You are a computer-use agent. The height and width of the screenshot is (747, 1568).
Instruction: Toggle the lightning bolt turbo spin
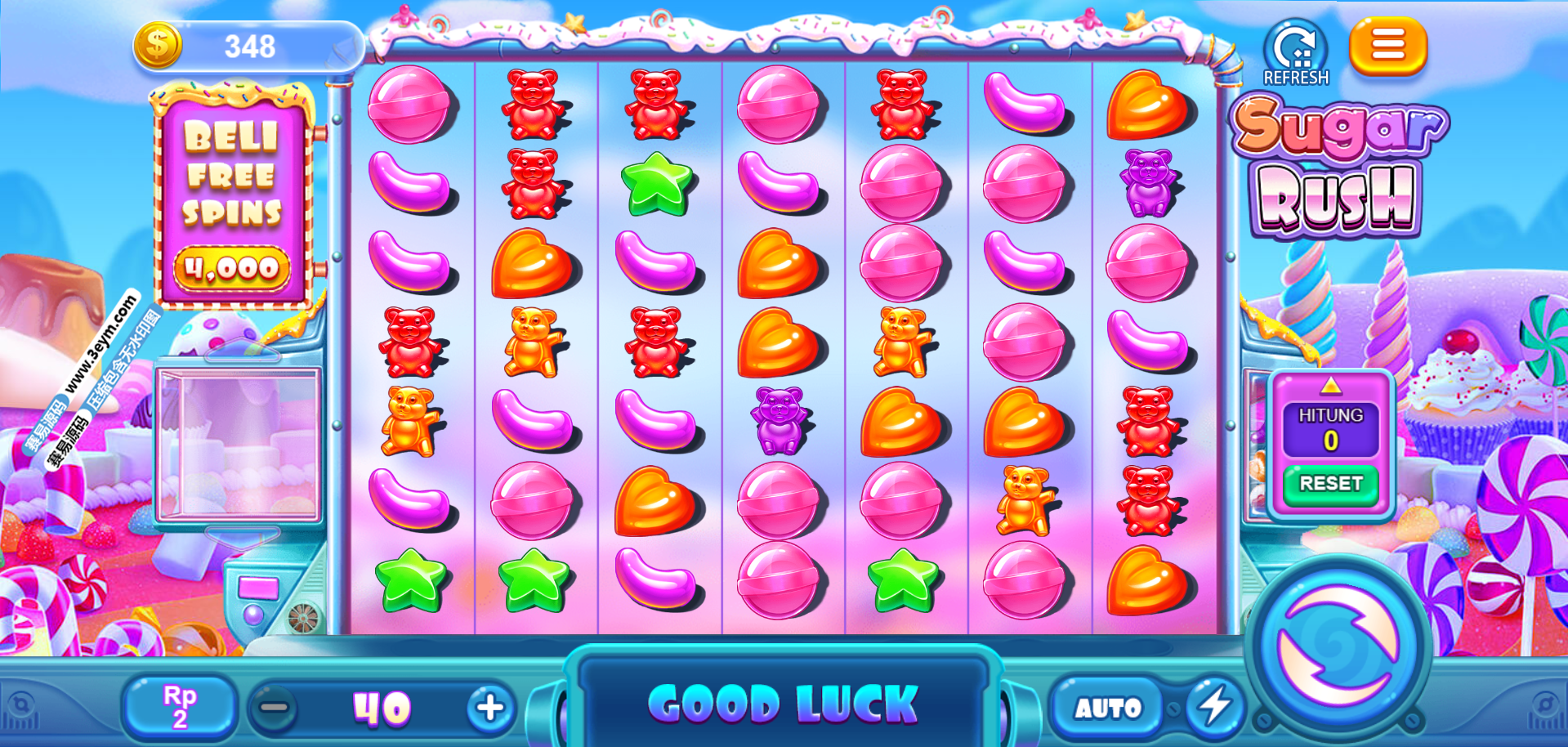pyautogui.click(x=1214, y=706)
